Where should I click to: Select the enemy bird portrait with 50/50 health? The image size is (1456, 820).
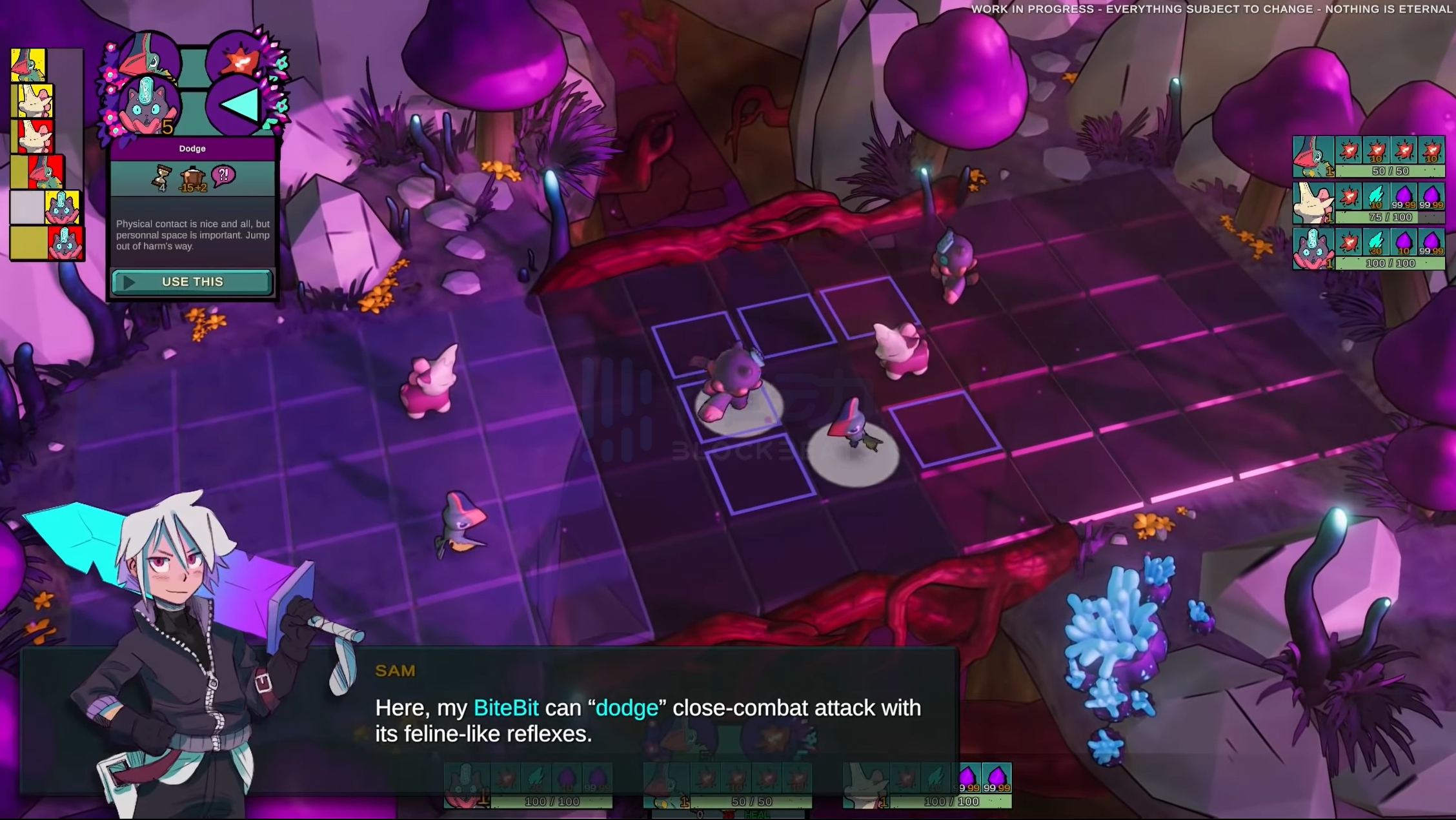(x=1313, y=156)
